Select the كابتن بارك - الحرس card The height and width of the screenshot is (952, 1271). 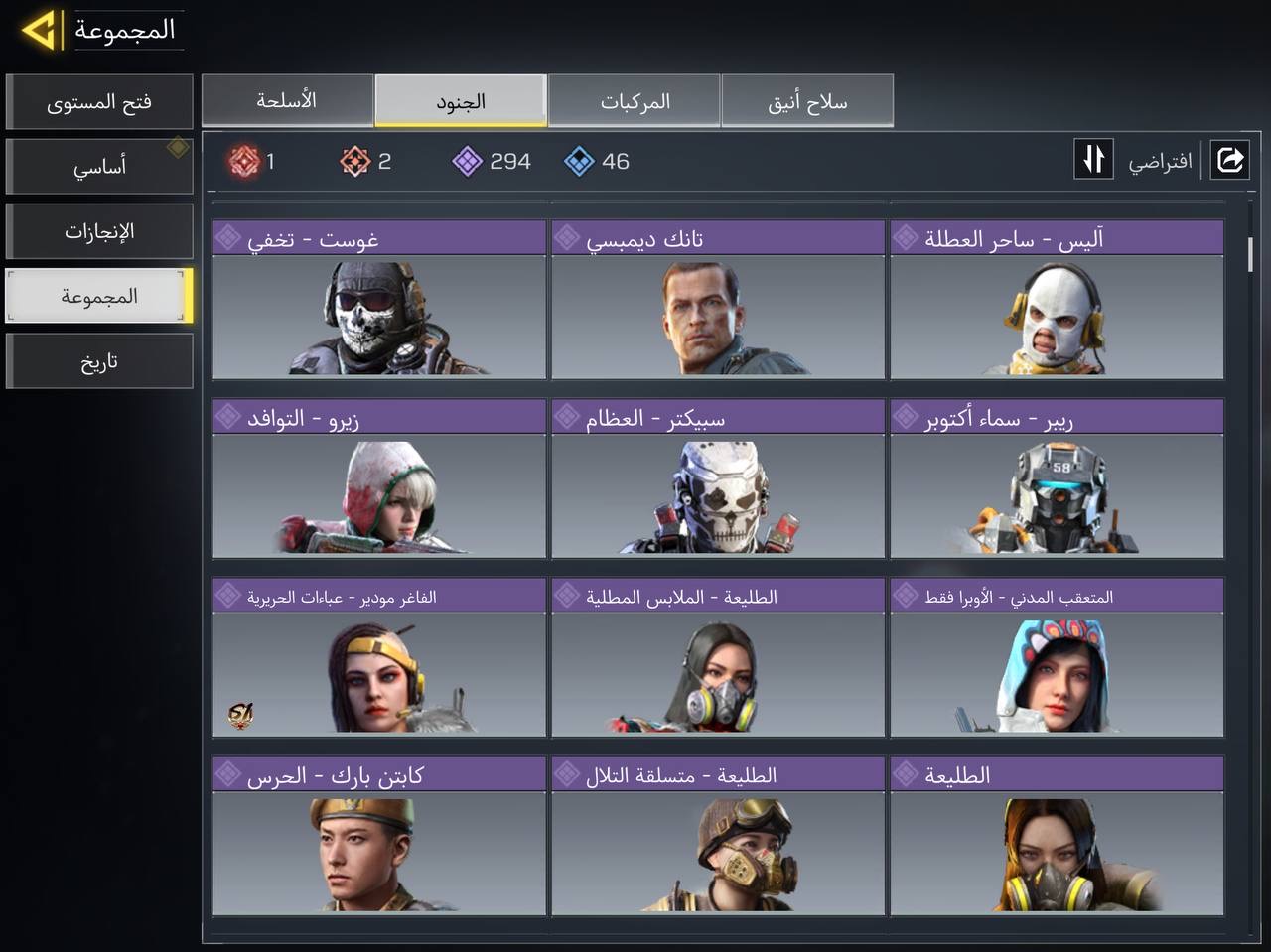pyautogui.click(x=379, y=836)
